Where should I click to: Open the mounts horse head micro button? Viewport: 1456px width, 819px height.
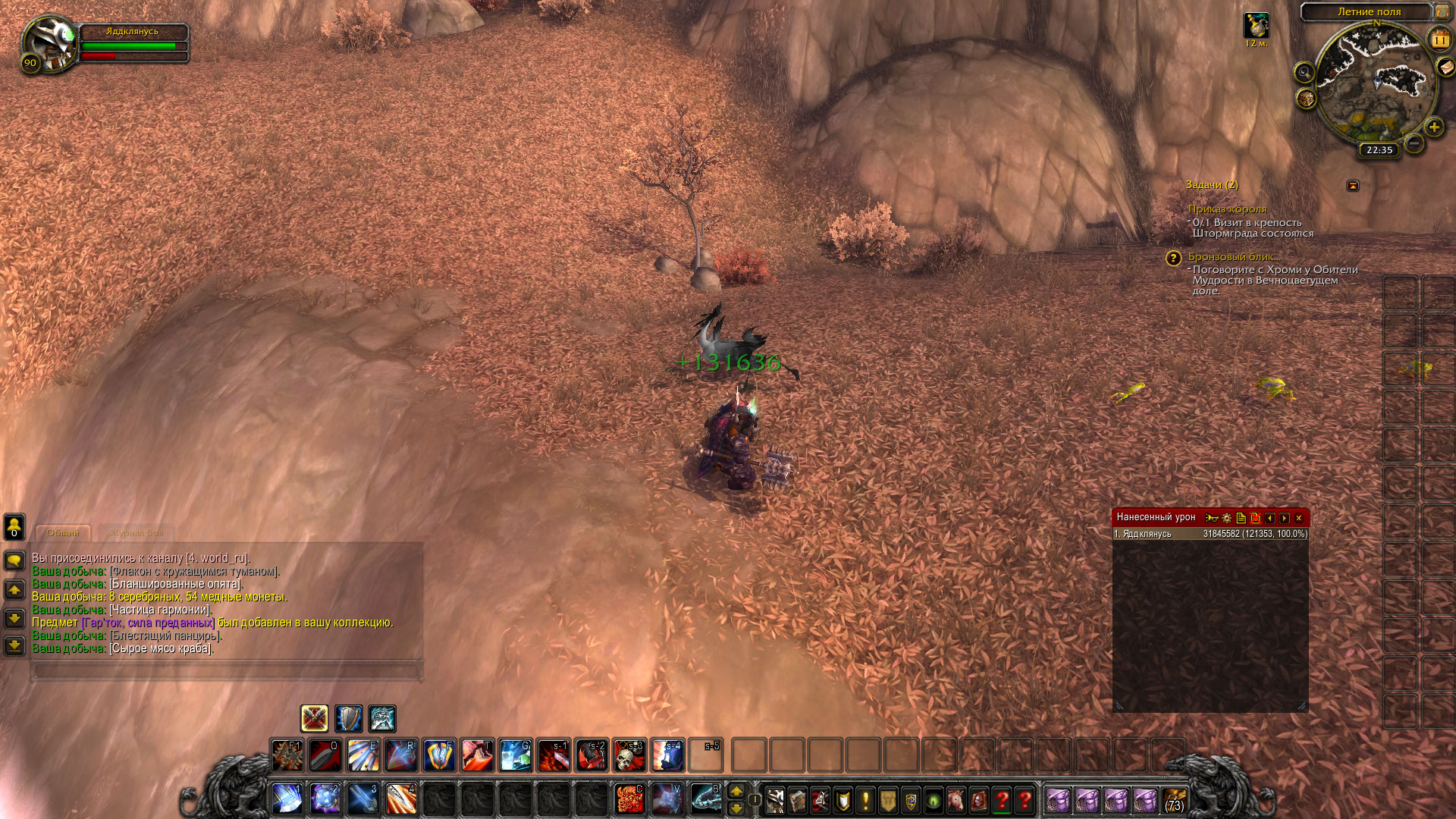pyautogui.click(x=956, y=799)
